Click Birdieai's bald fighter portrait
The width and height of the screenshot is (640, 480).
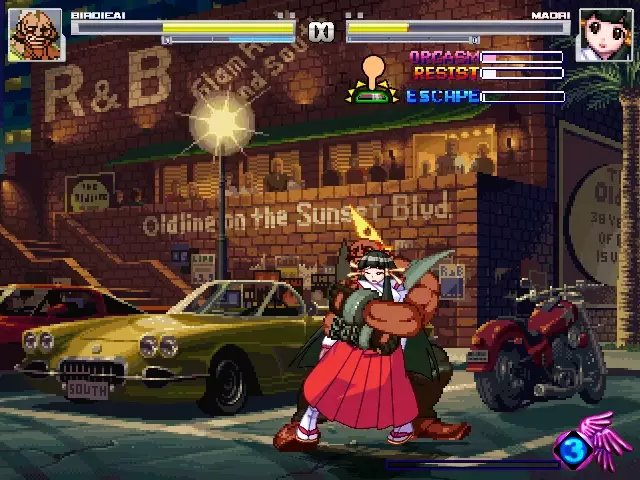pos(35,35)
